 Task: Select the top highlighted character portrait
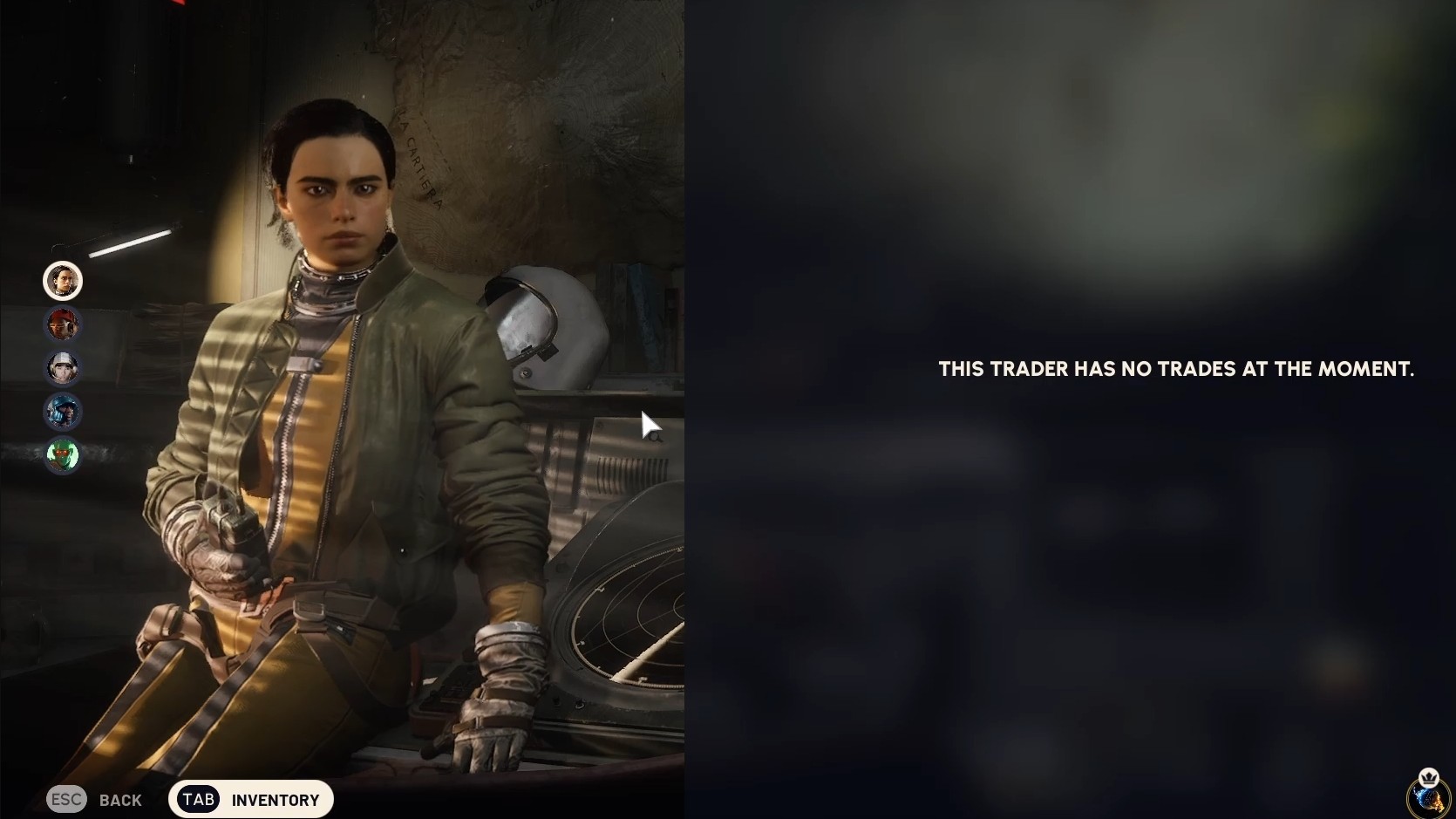pyautogui.click(x=63, y=280)
